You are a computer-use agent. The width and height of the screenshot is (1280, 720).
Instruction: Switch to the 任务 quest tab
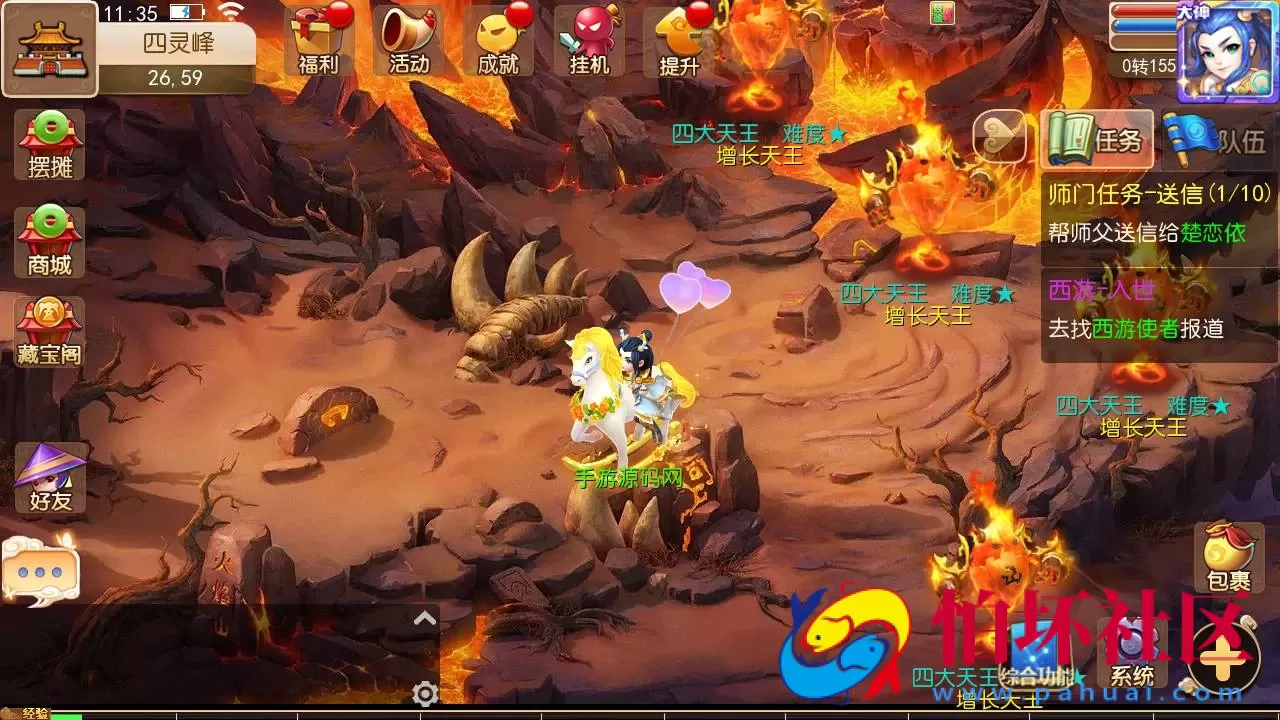[x=1097, y=140]
